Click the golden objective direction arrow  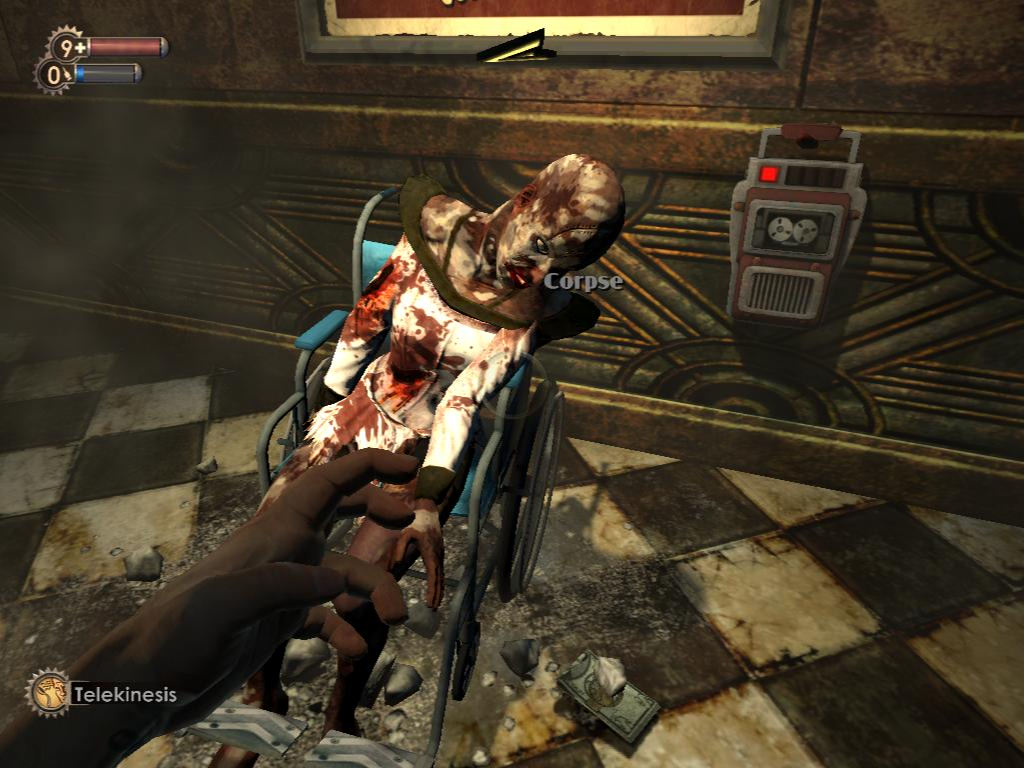[x=517, y=47]
